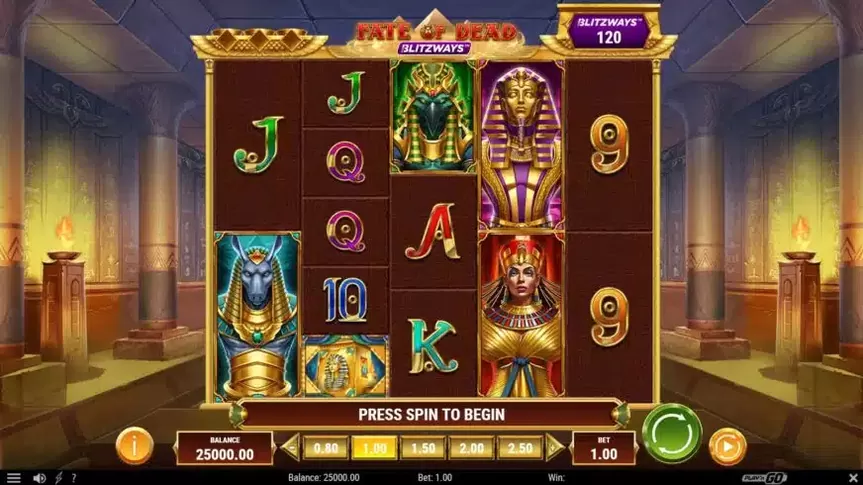Select the 2.50 bet value

(x=519, y=448)
